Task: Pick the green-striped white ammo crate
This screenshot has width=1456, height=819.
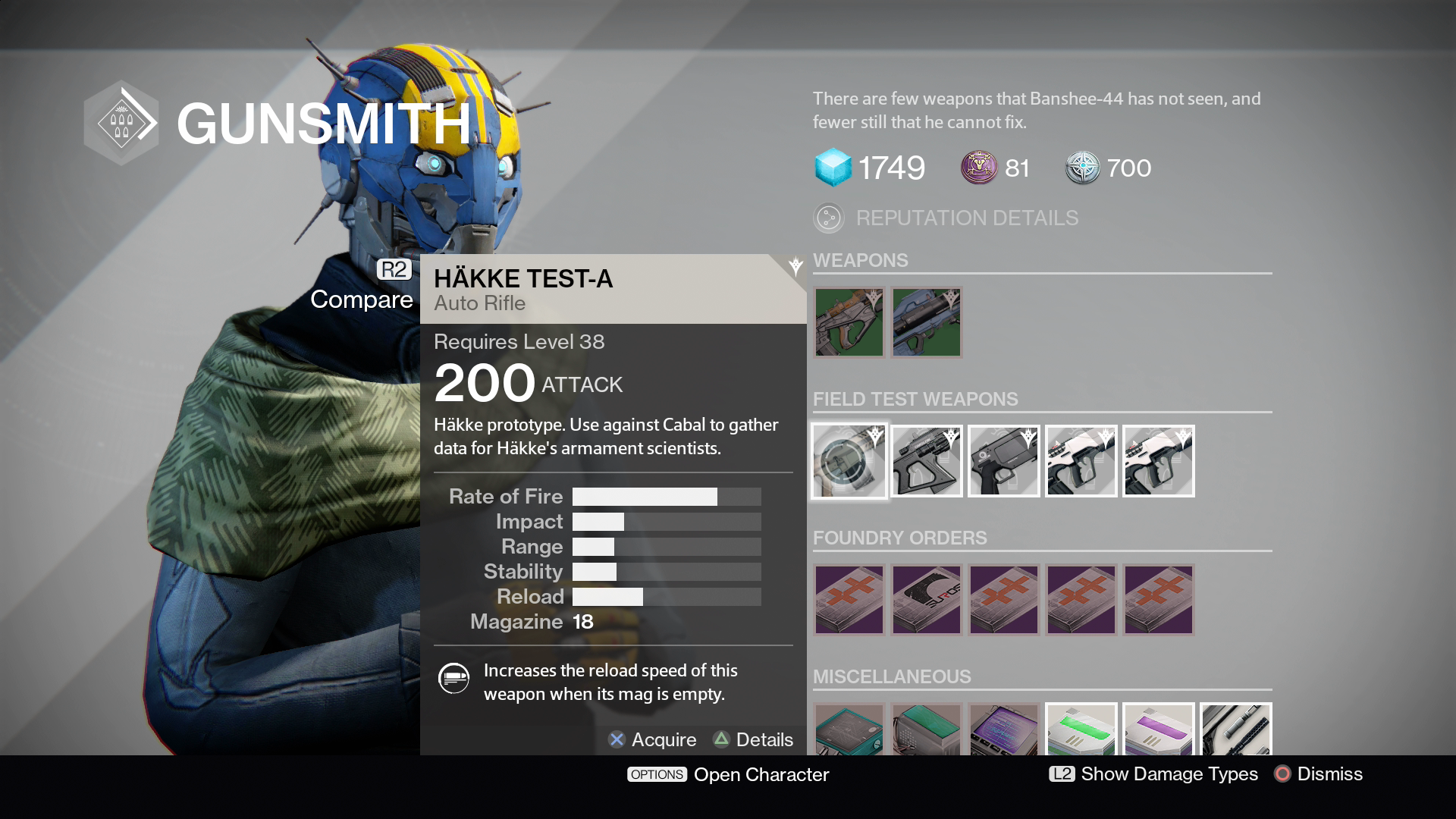Action: 1081,730
